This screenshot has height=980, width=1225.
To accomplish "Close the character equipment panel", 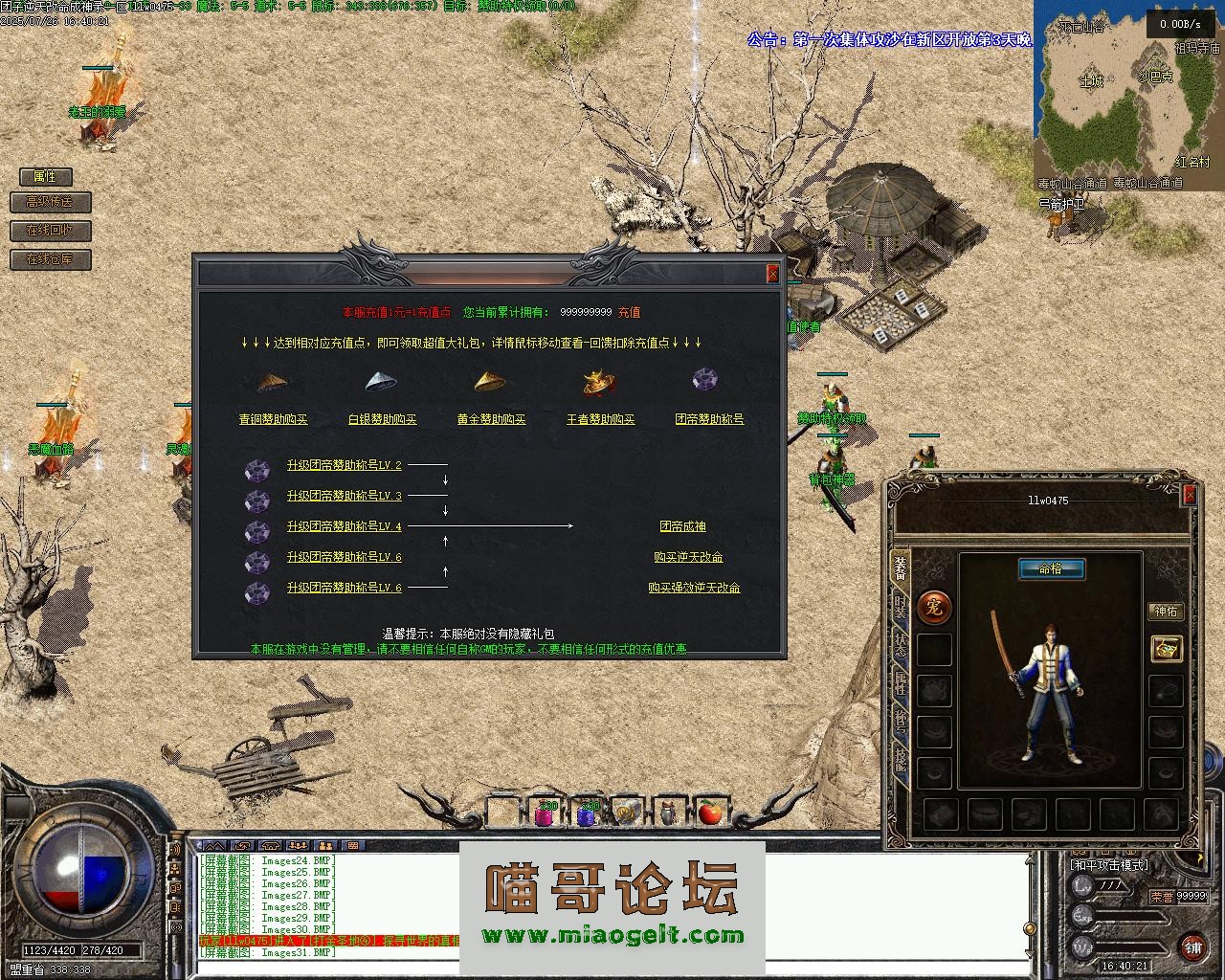I will pos(1190,495).
